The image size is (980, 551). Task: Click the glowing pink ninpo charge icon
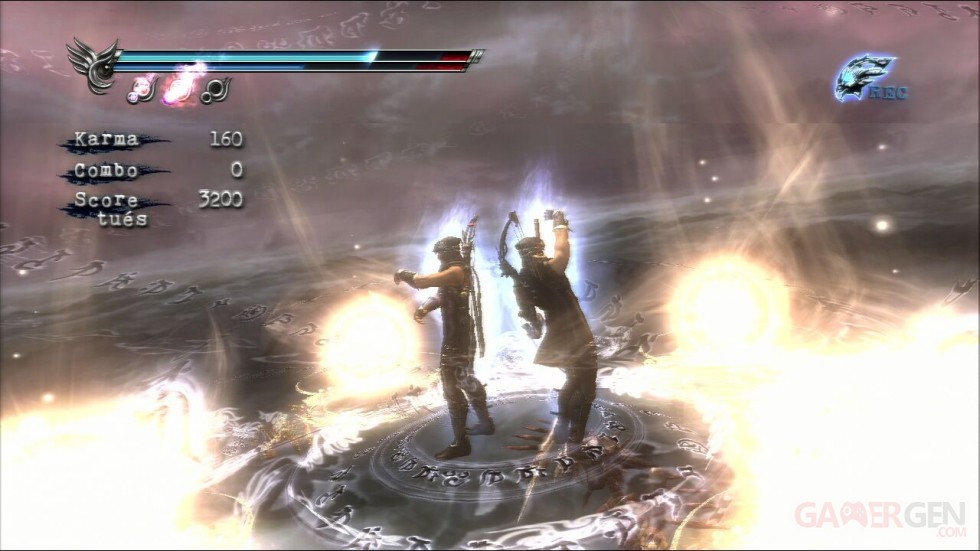[x=180, y=89]
